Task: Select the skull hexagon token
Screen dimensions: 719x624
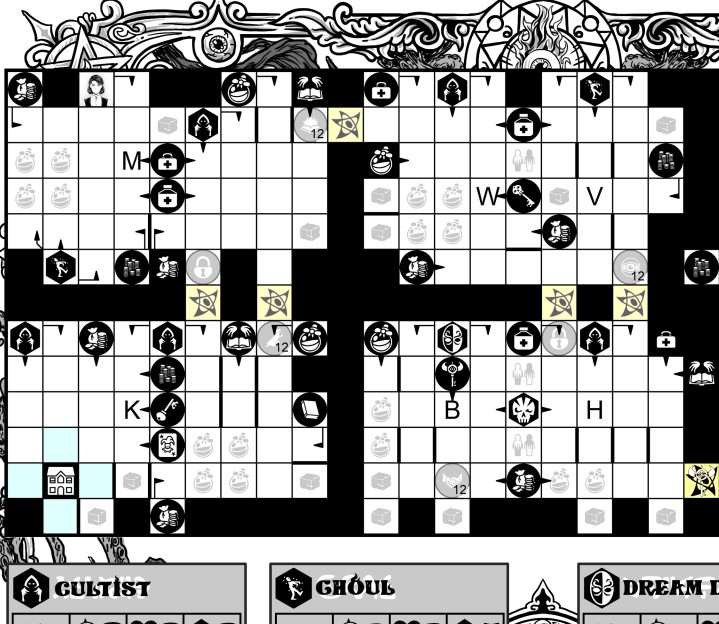Action: [x=524, y=409]
